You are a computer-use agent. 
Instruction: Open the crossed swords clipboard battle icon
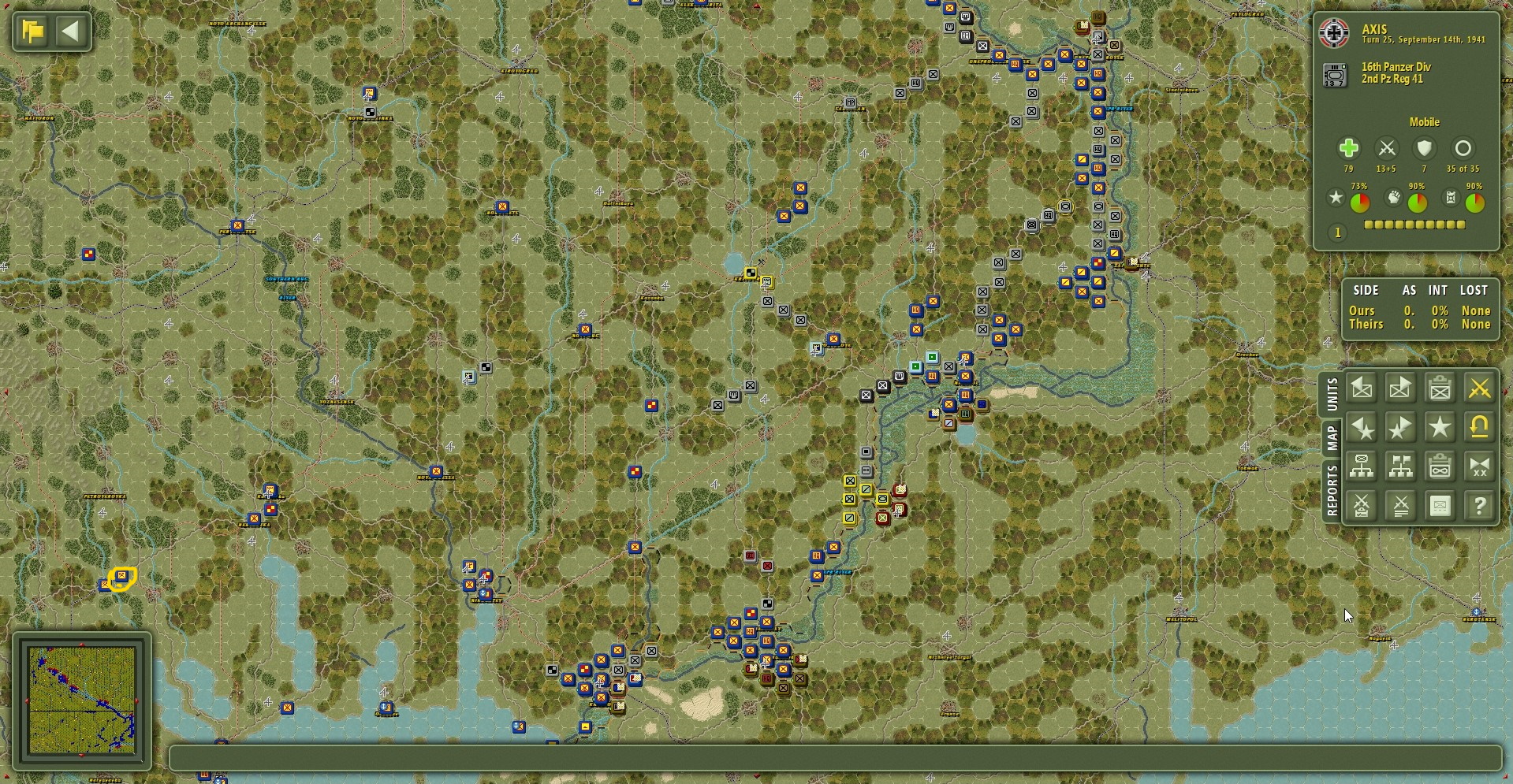tap(1362, 505)
